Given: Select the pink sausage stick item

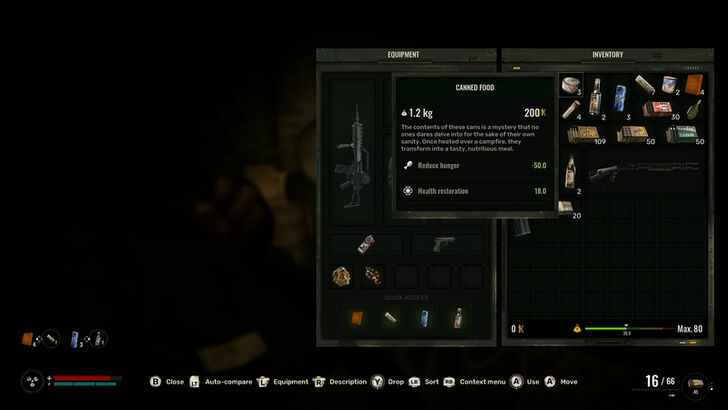Looking at the screenshot, I should pos(571,109).
